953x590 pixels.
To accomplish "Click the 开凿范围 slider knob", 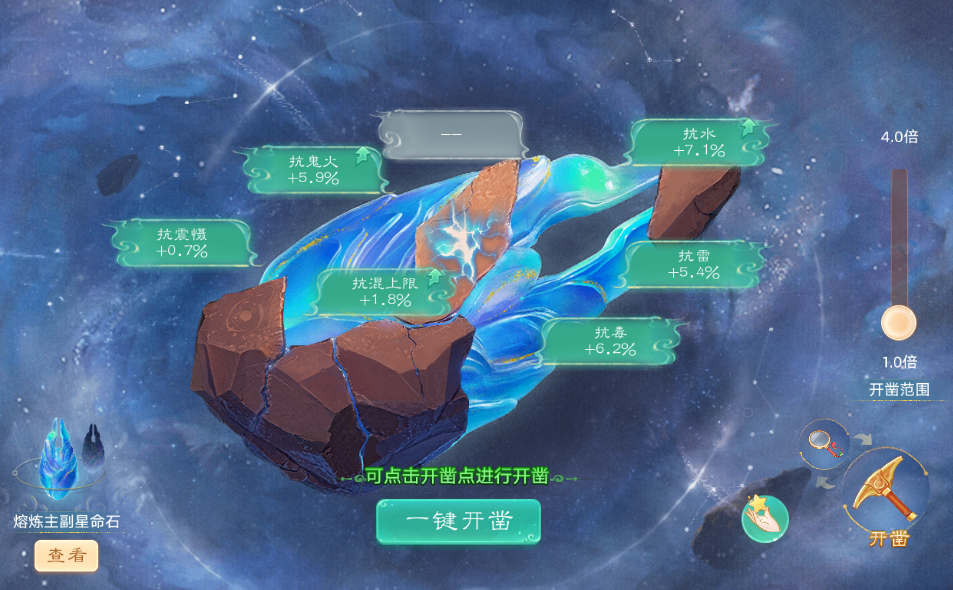I will click(x=898, y=323).
